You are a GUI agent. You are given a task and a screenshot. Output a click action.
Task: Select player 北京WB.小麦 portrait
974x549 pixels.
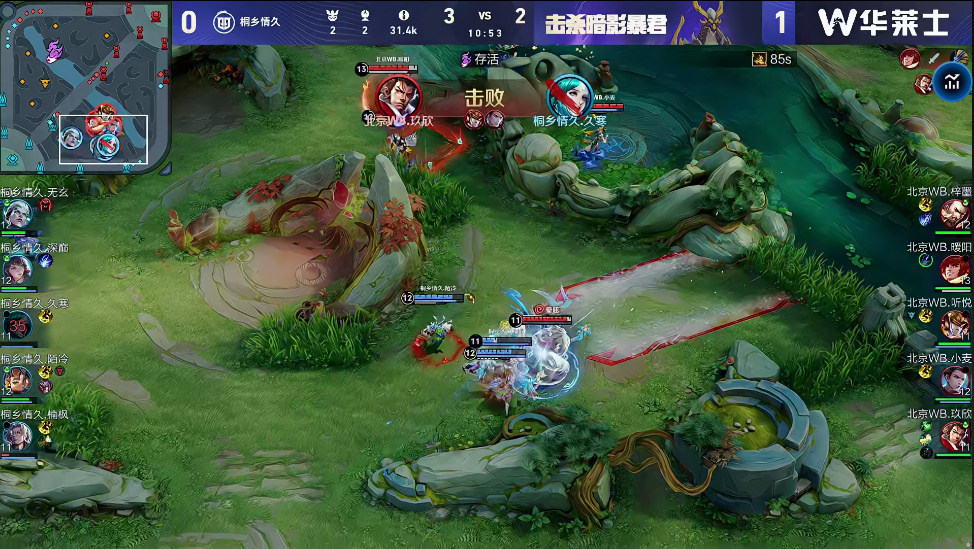tap(954, 380)
